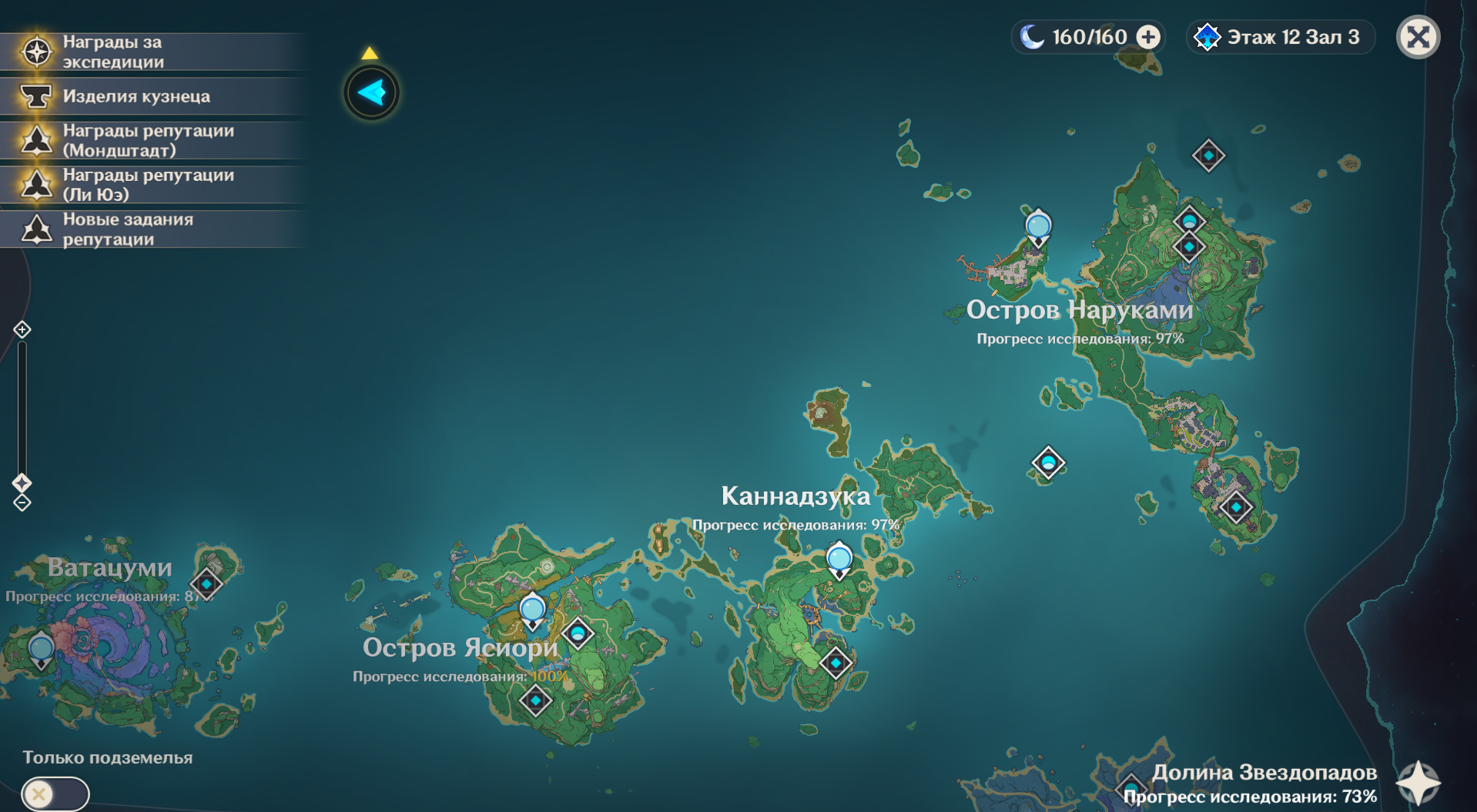
Task: Choose the Statue of Seven on Остров Ясиори
Action: pyautogui.click(x=532, y=610)
